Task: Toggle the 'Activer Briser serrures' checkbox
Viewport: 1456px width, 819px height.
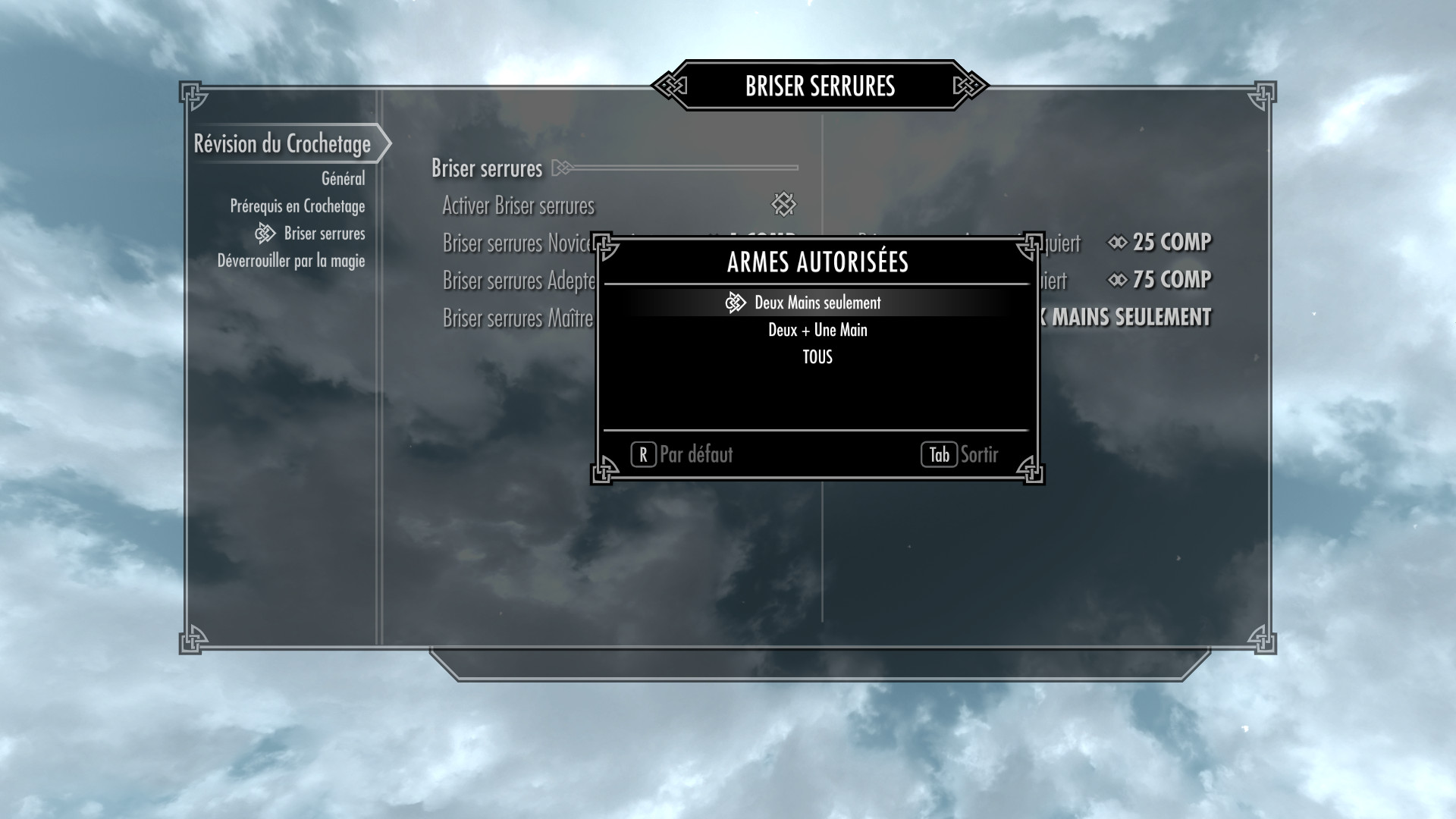Action: coord(783,204)
